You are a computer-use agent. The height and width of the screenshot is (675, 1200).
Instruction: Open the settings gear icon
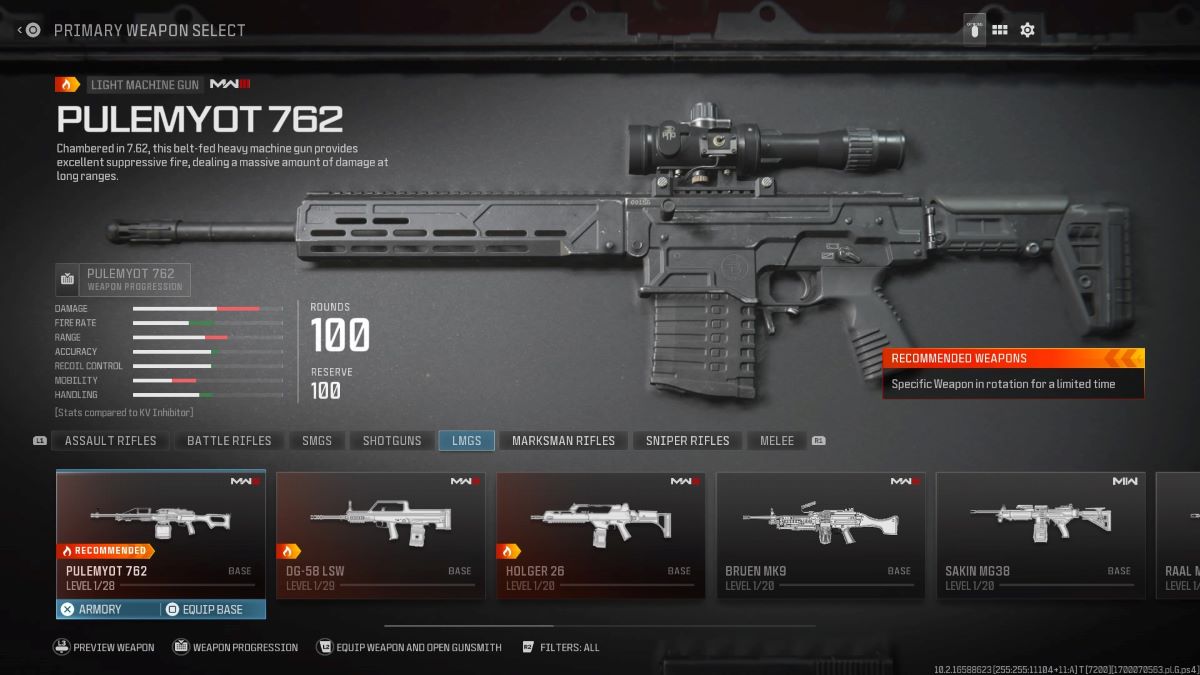coord(1027,30)
